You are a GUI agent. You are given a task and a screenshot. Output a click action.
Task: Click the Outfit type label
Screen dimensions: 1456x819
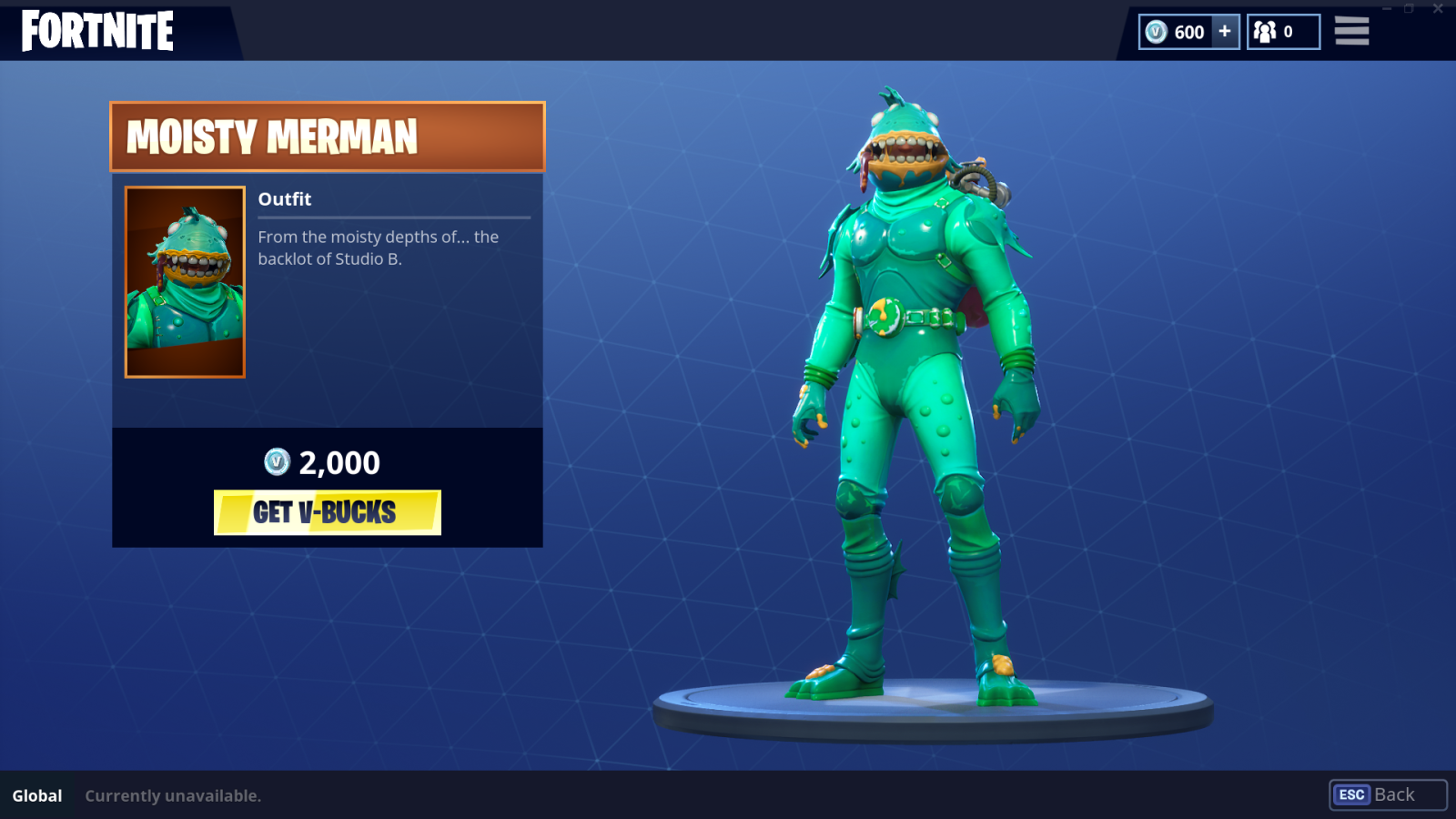[284, 198]
